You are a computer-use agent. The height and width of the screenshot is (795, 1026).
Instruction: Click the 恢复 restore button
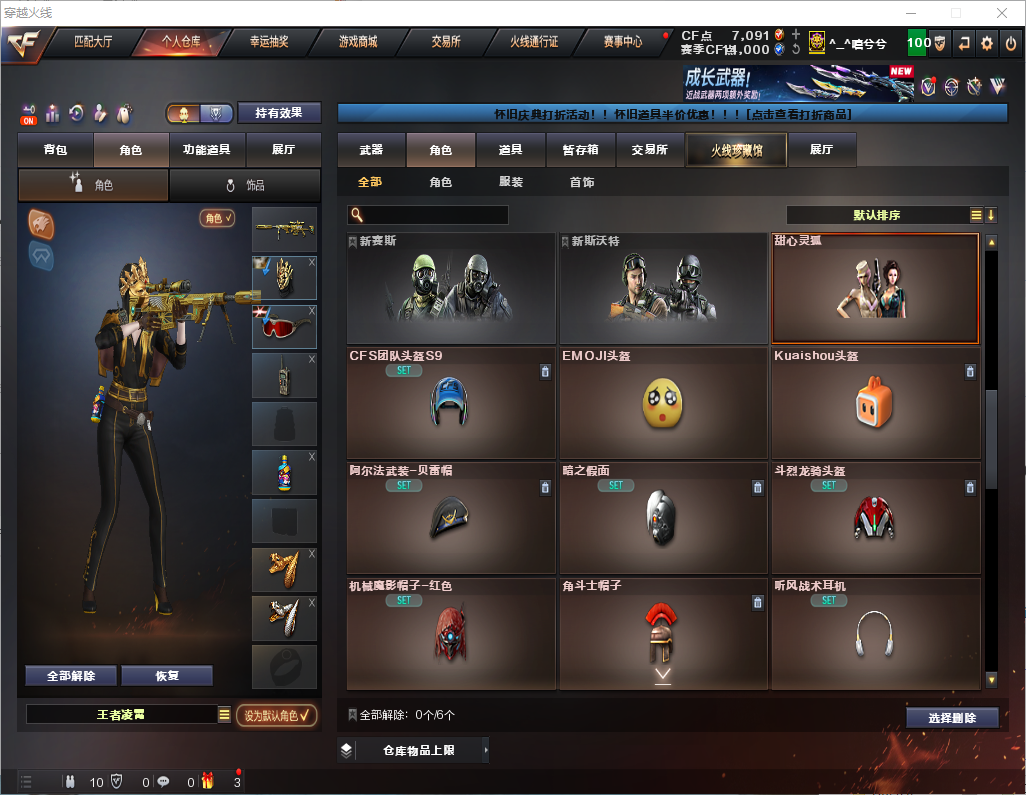(x=167, y=676)
